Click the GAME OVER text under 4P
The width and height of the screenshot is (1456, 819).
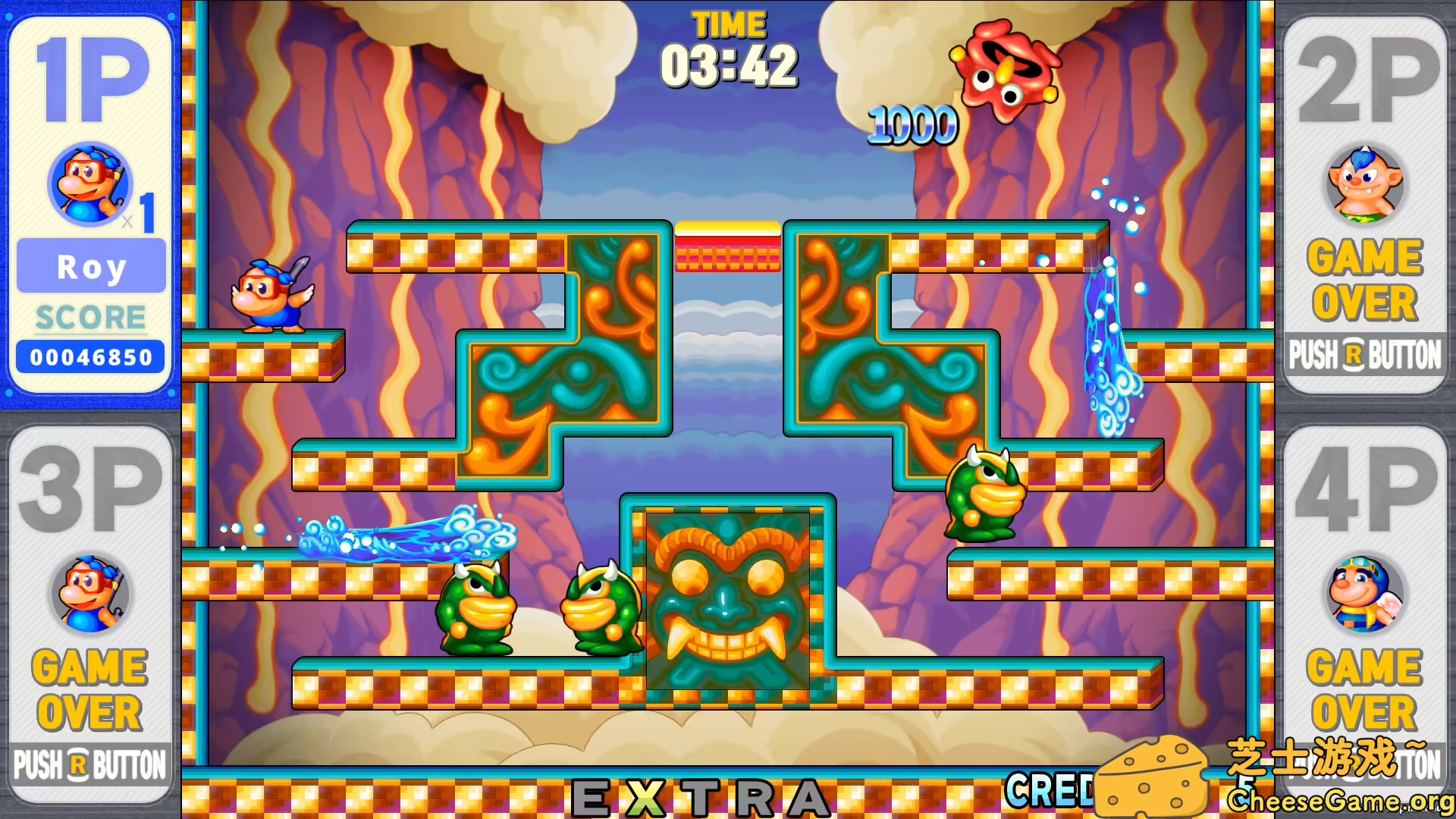click(x=1365, y=690)
